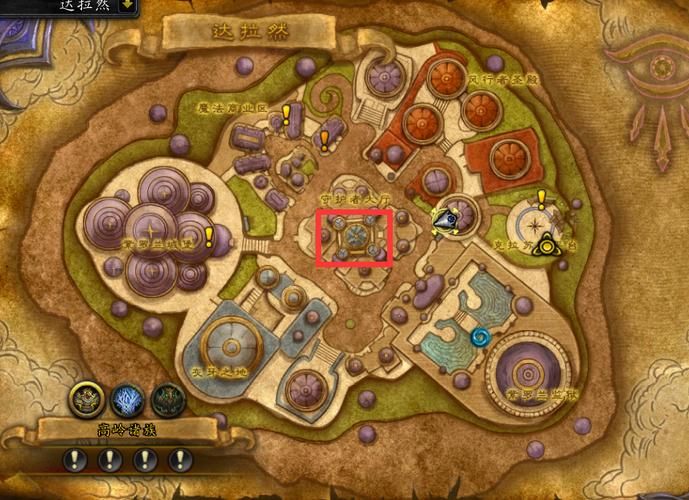Screen dimensions: 689x500
Task: Select the blue frost tree emblem icon
Action: click(x=127, y=400)
